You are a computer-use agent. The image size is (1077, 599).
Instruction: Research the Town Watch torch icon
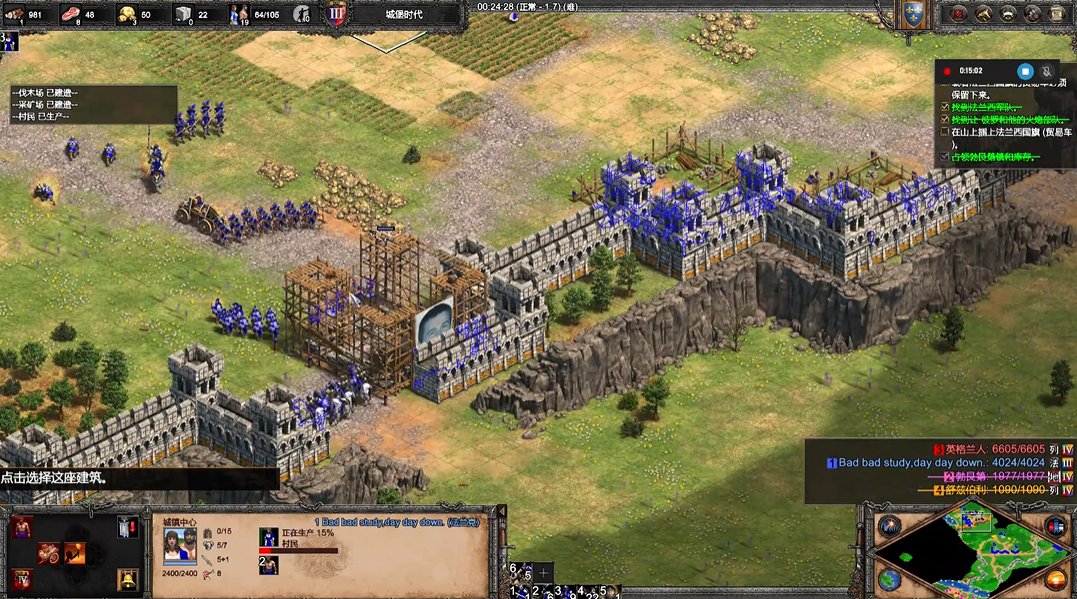point(75,553)
